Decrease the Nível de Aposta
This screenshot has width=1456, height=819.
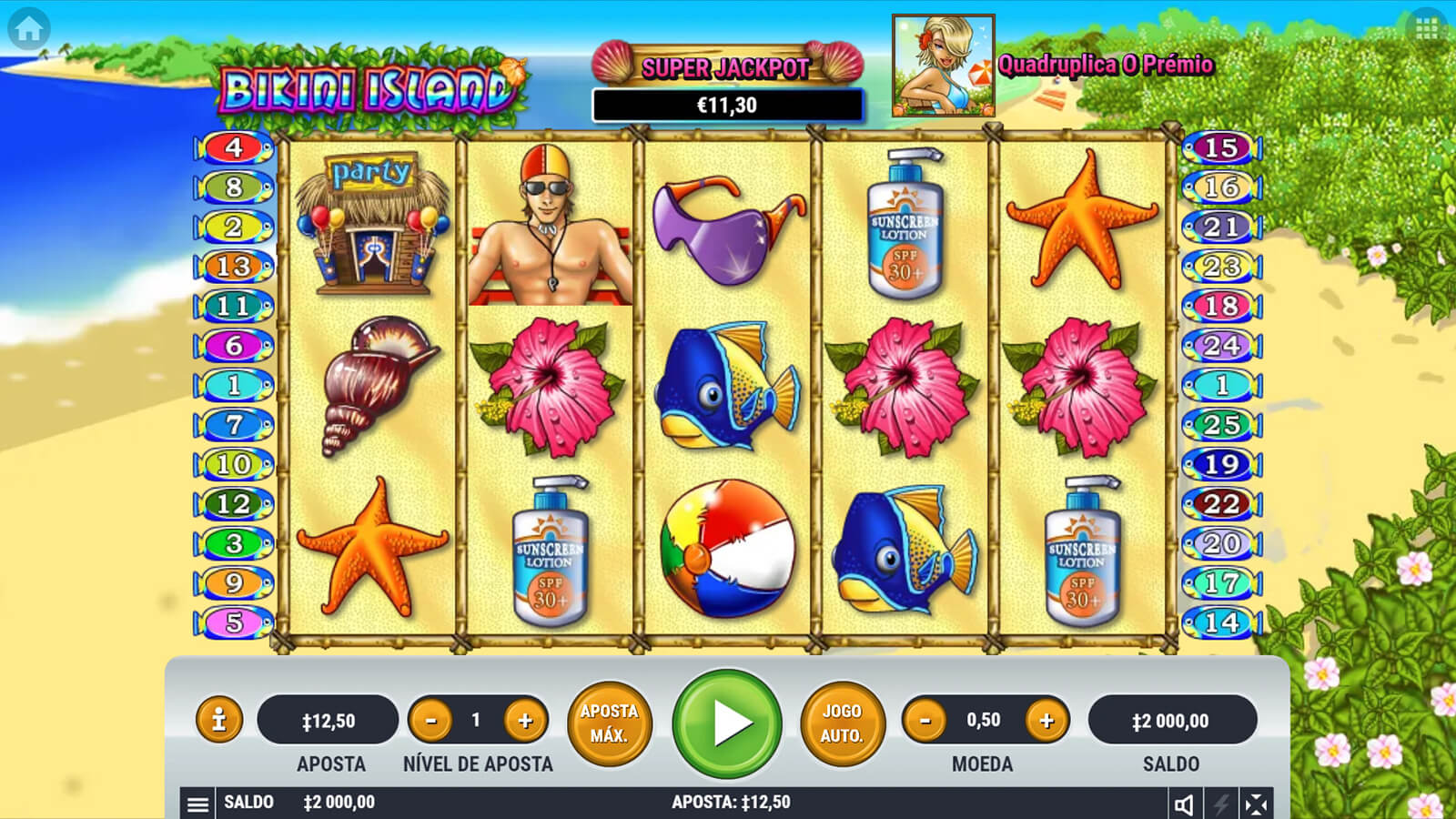(x=431, y=721)
